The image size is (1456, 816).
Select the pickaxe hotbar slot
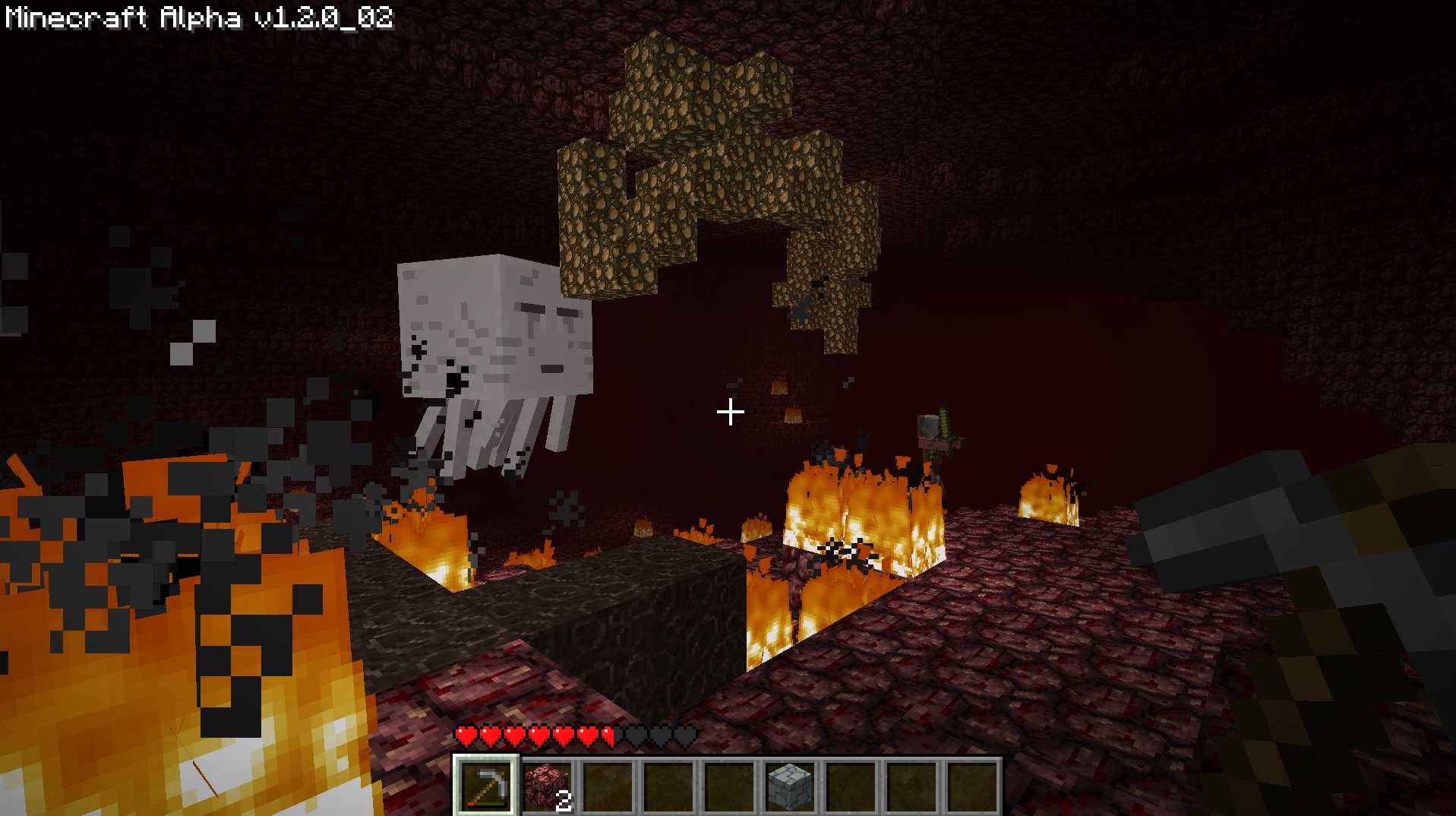[x=486, y=786]
